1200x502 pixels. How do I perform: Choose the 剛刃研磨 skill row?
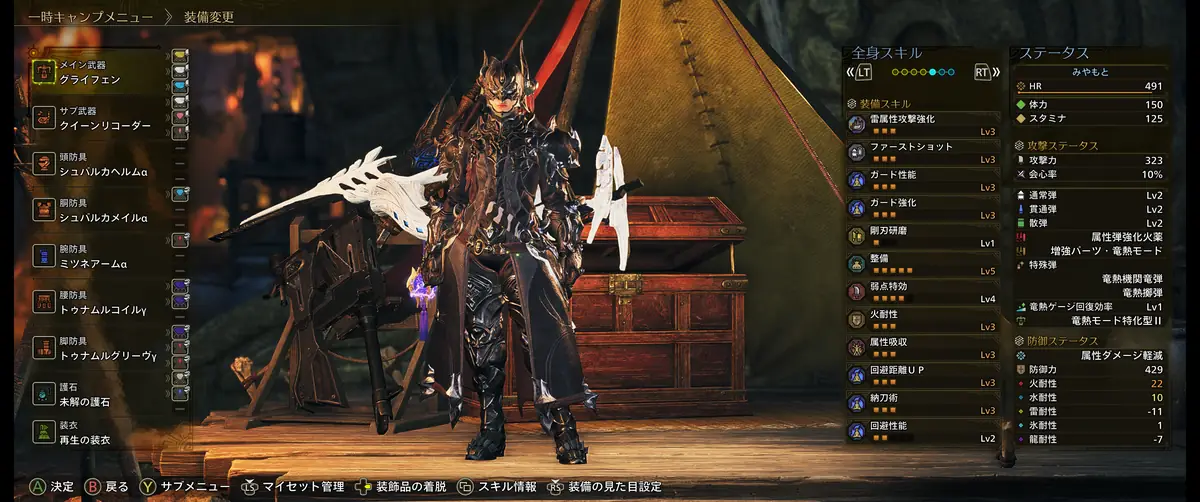pyautogui.click(x=922, y=236)
